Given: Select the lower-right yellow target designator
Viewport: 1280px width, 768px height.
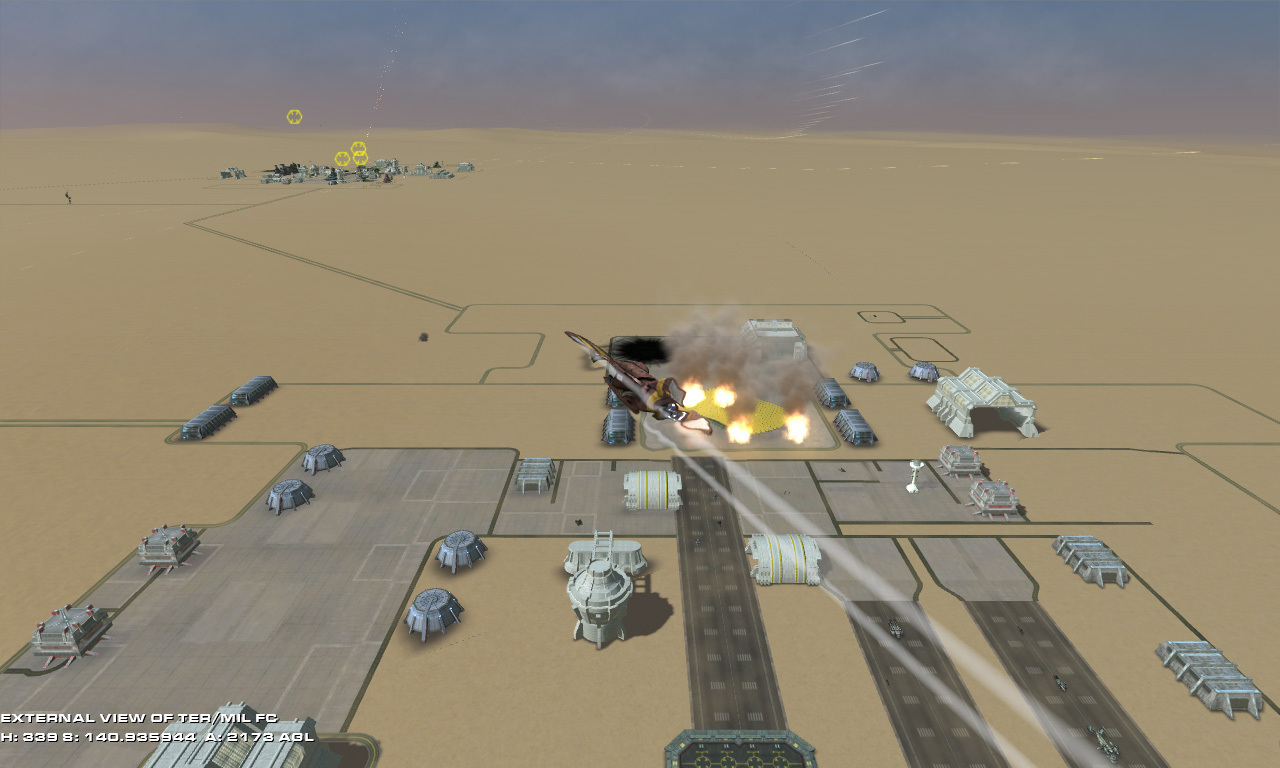Looking at the screenshot, I should click(x=361, y=157).
